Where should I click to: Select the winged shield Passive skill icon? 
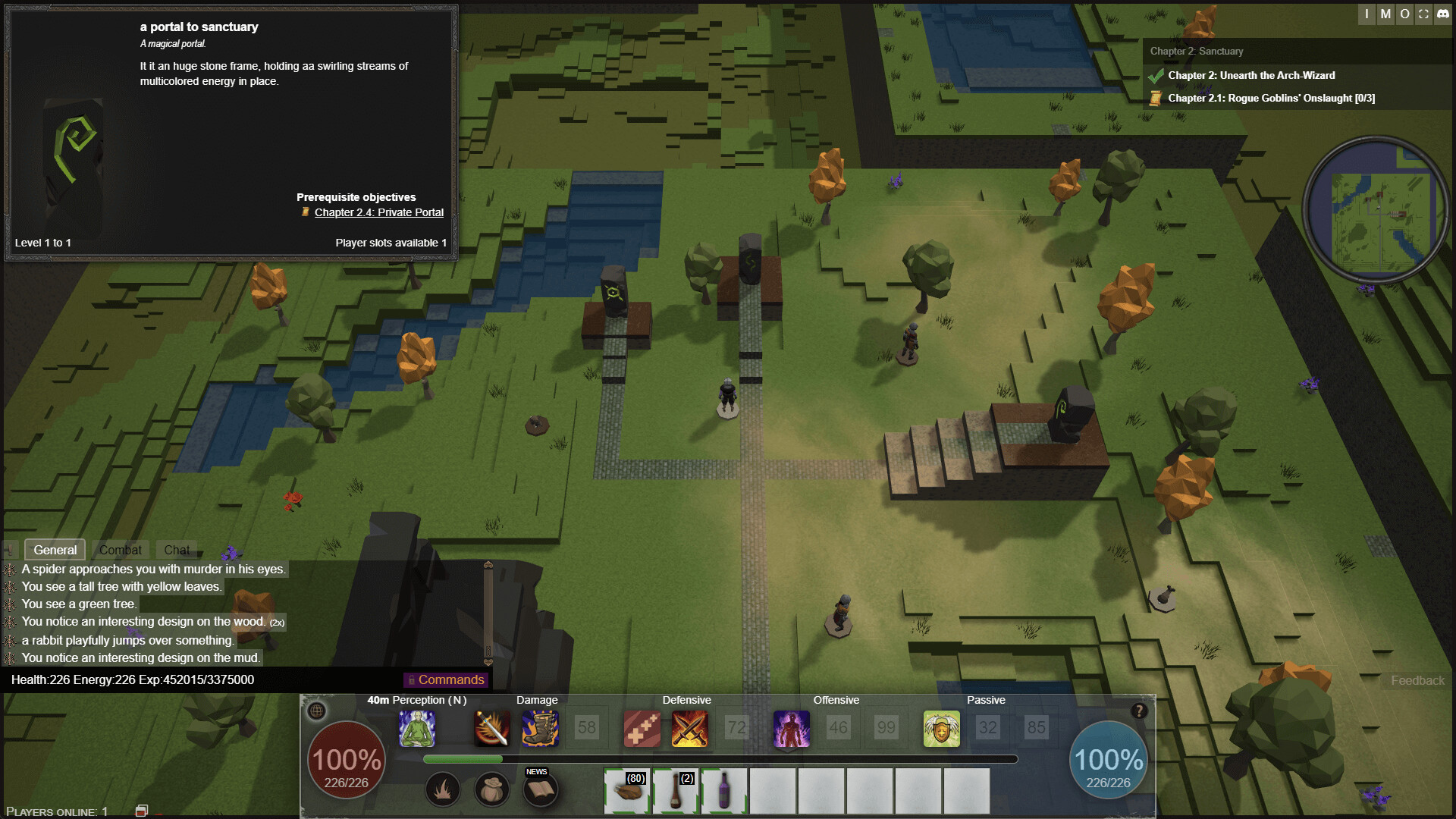[x=940, y=728]
